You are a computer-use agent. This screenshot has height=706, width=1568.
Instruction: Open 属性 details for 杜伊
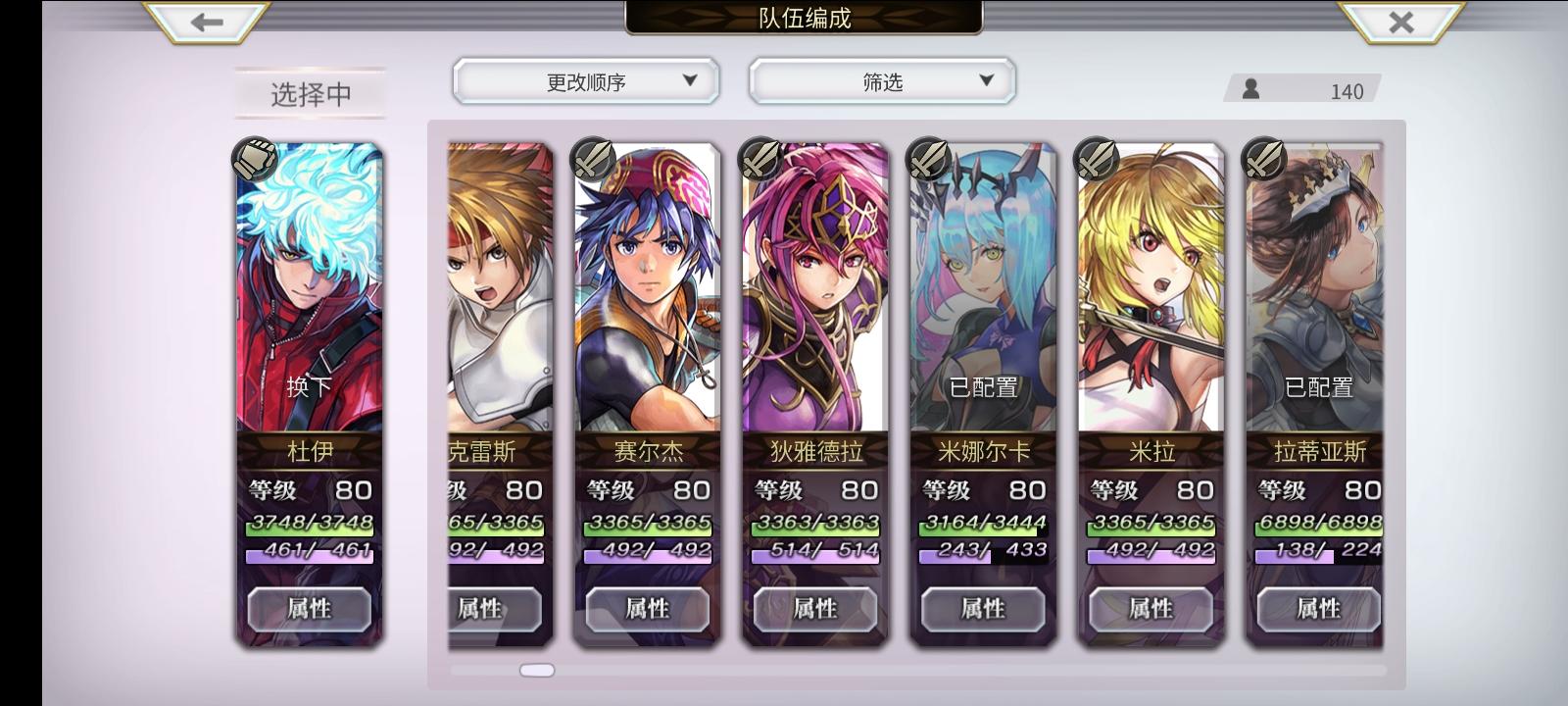310,609
